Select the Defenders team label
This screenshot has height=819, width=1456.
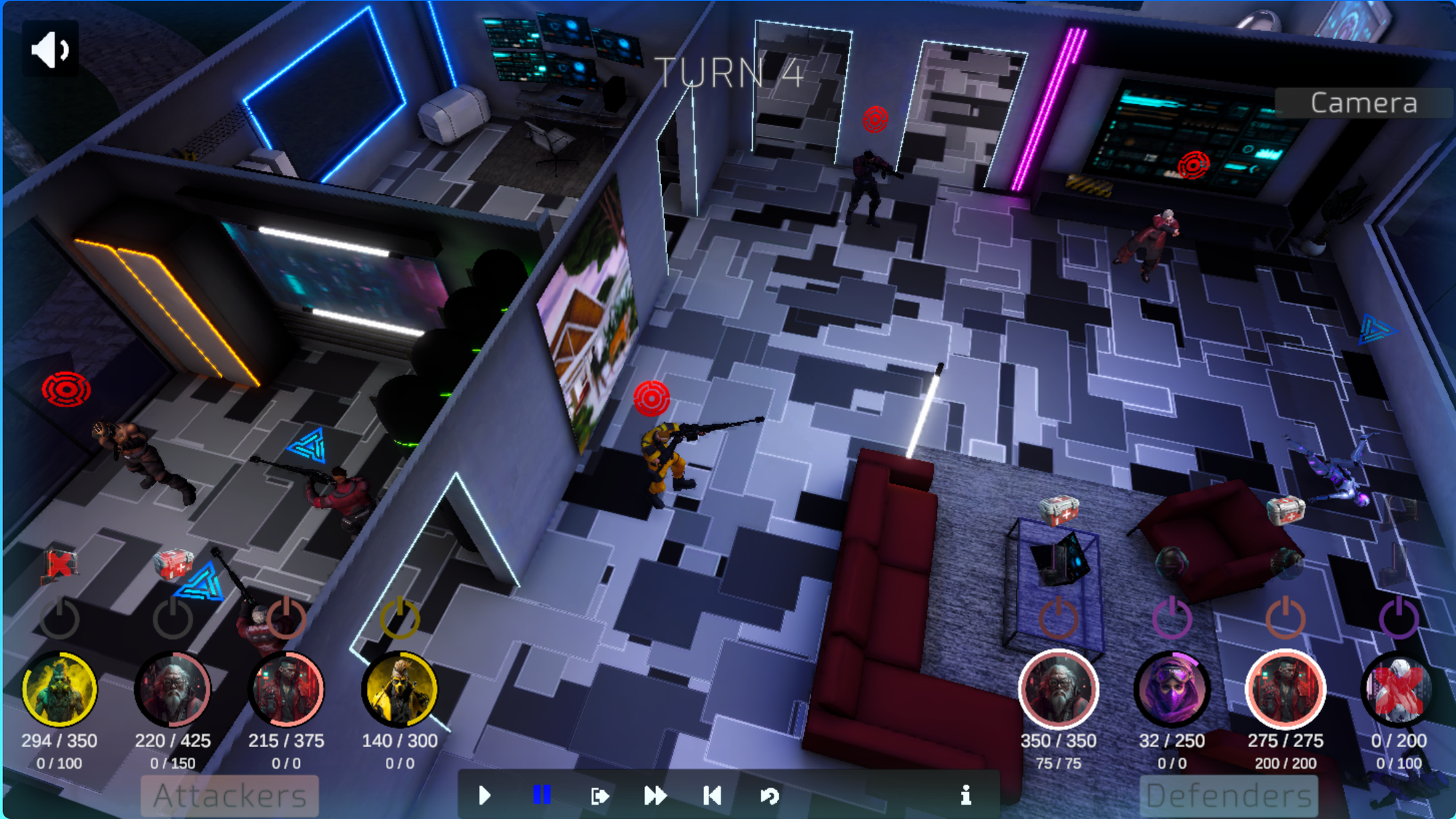click(1229, 796)
